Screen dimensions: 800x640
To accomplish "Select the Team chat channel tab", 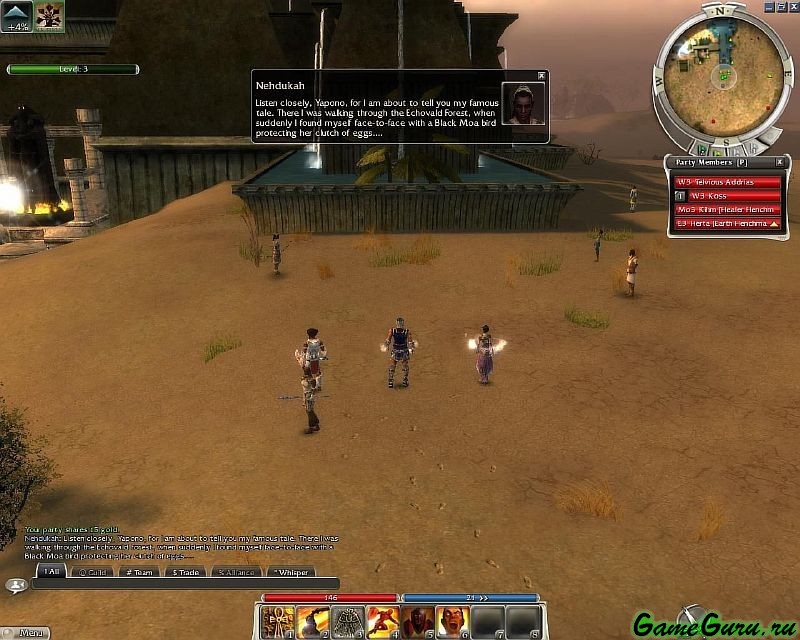I will pos(140,572).
